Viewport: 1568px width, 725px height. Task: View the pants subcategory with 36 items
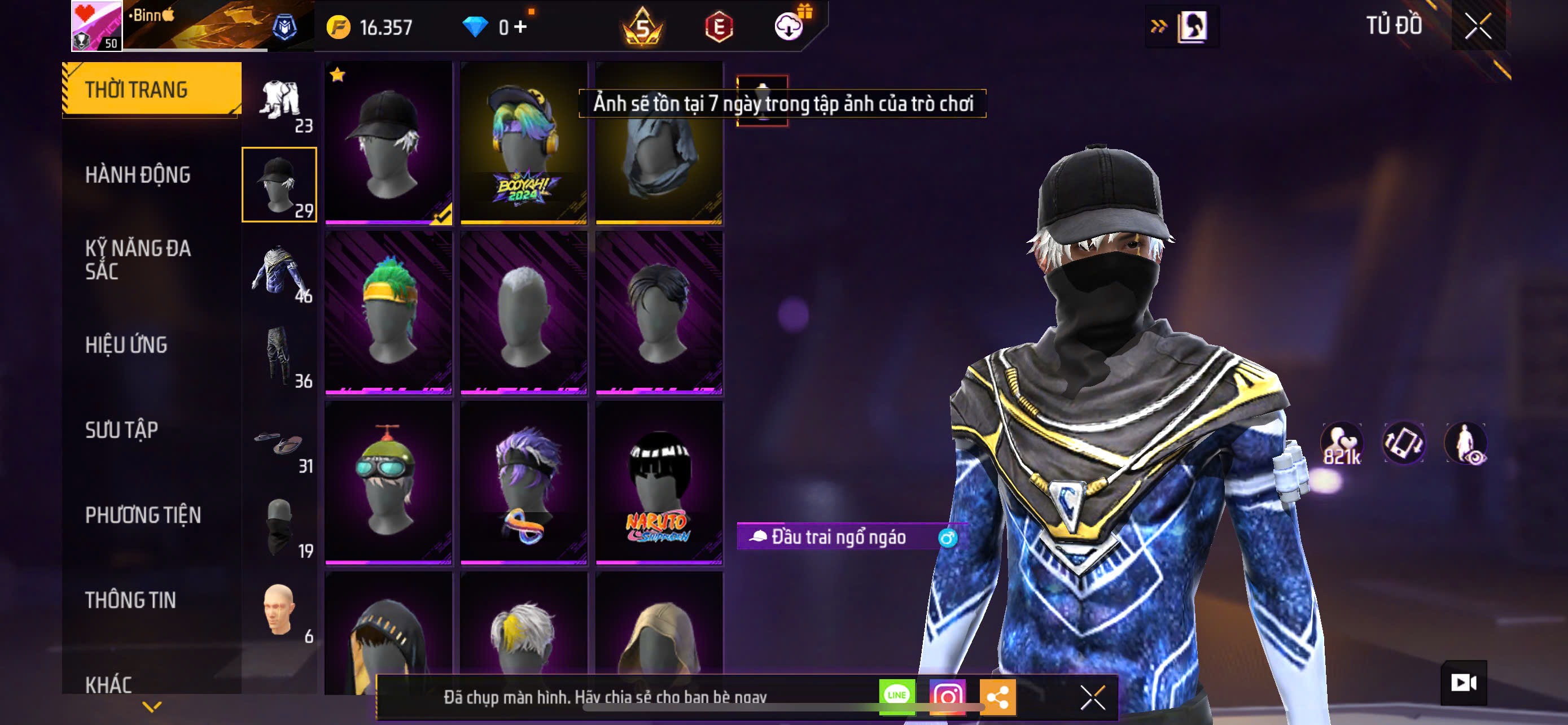(280, 357)
